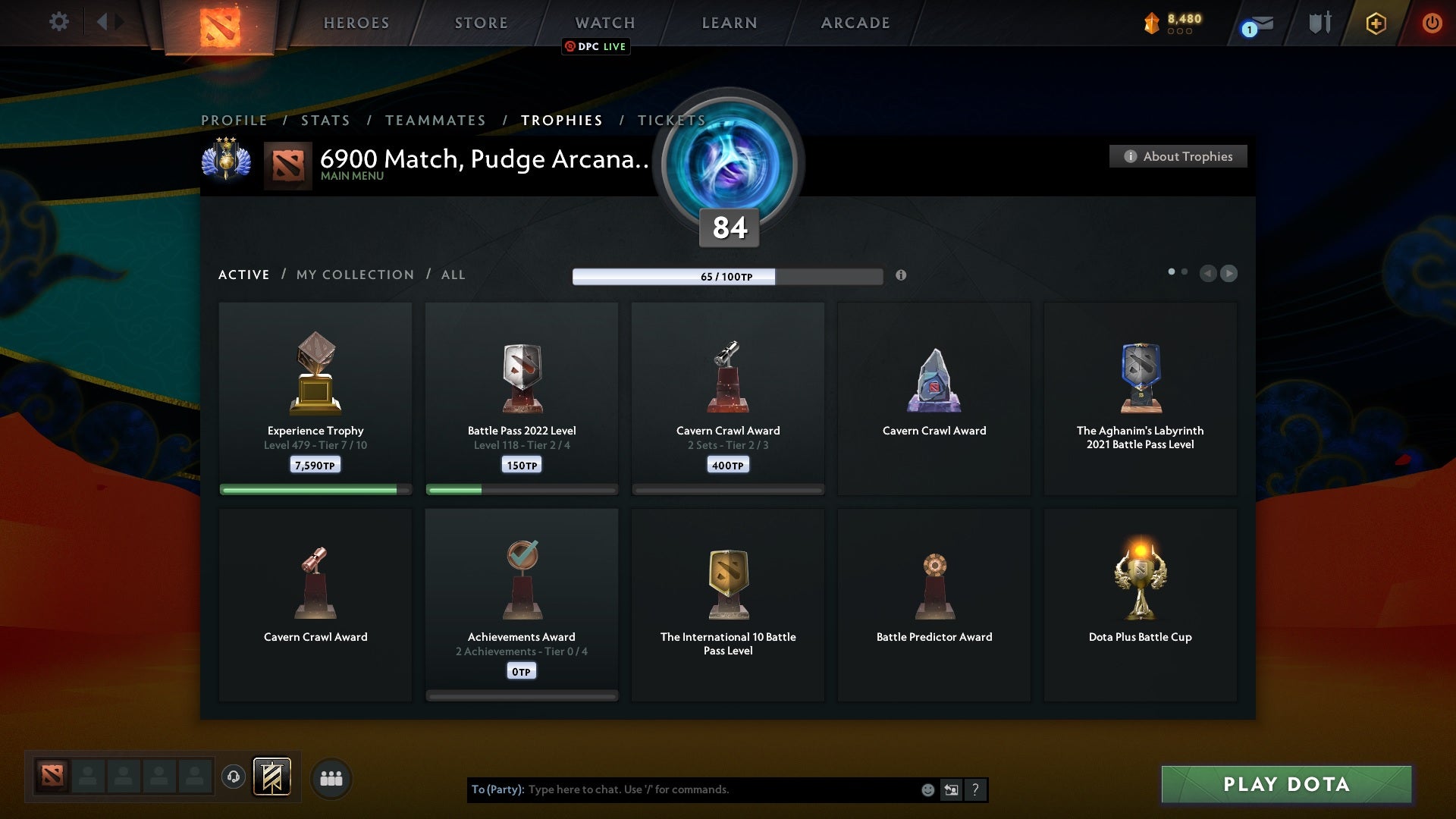Click the emoticon smiley in the chat bar

928,789
